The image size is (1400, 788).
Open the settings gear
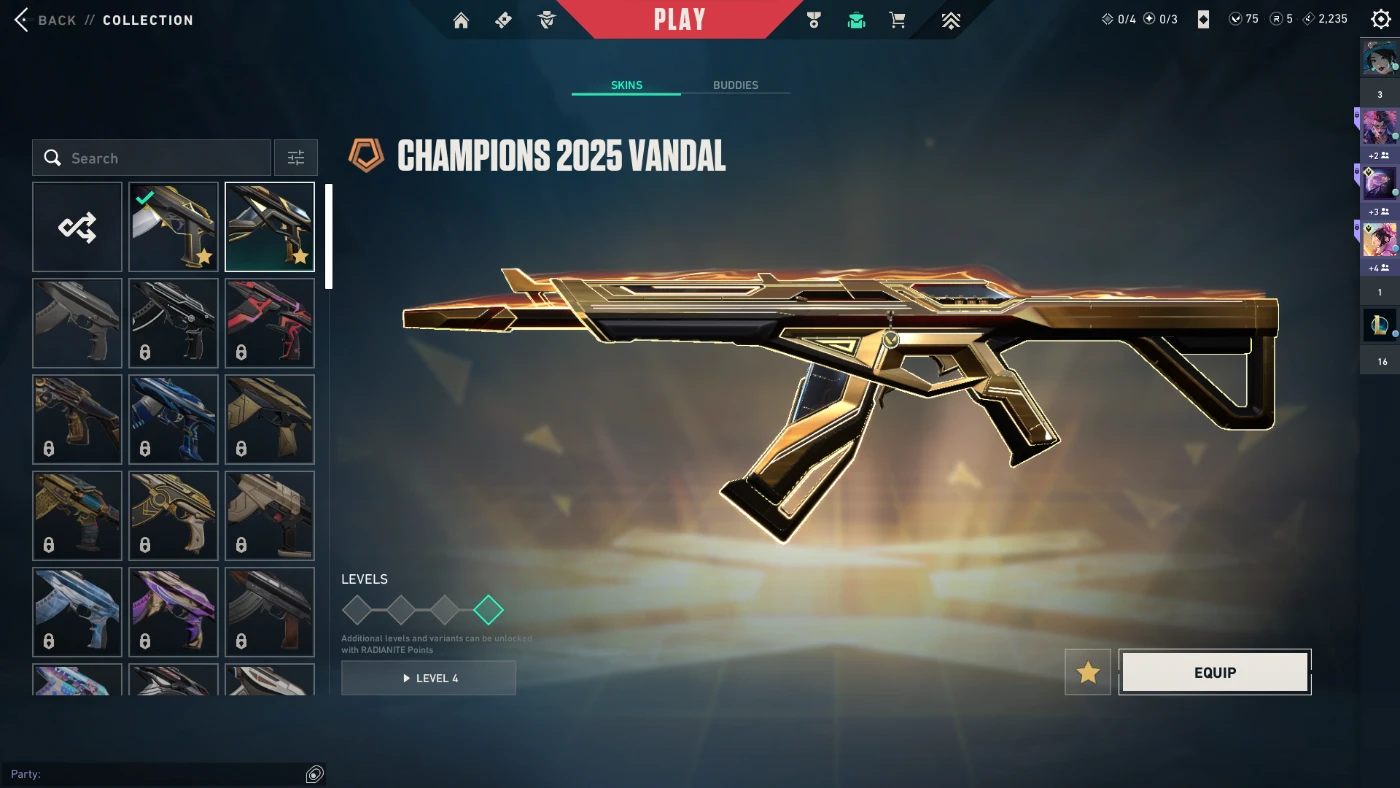1381,19
